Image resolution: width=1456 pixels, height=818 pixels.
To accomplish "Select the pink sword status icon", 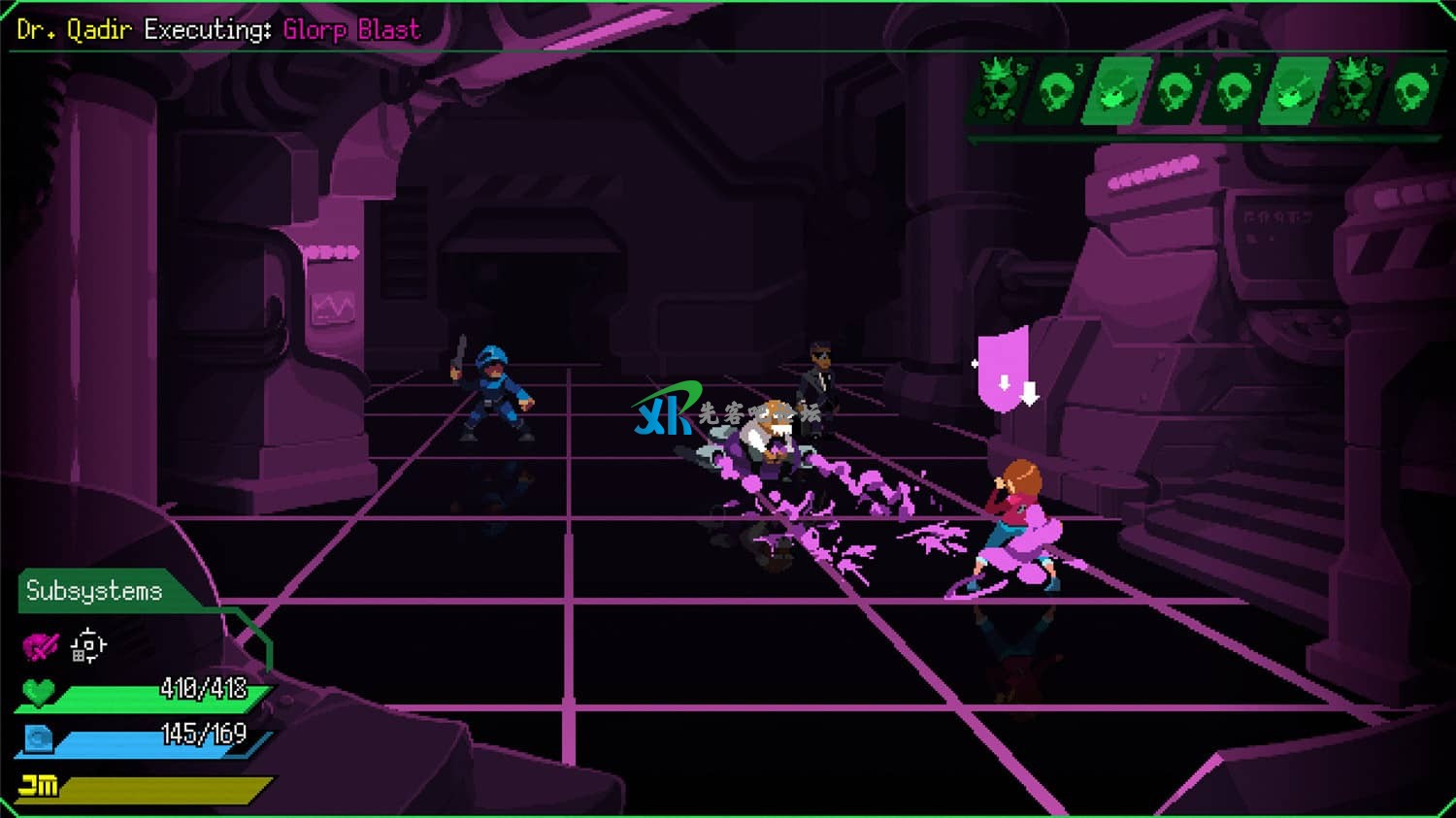I will pyautogui.click(x=41, y=646).
